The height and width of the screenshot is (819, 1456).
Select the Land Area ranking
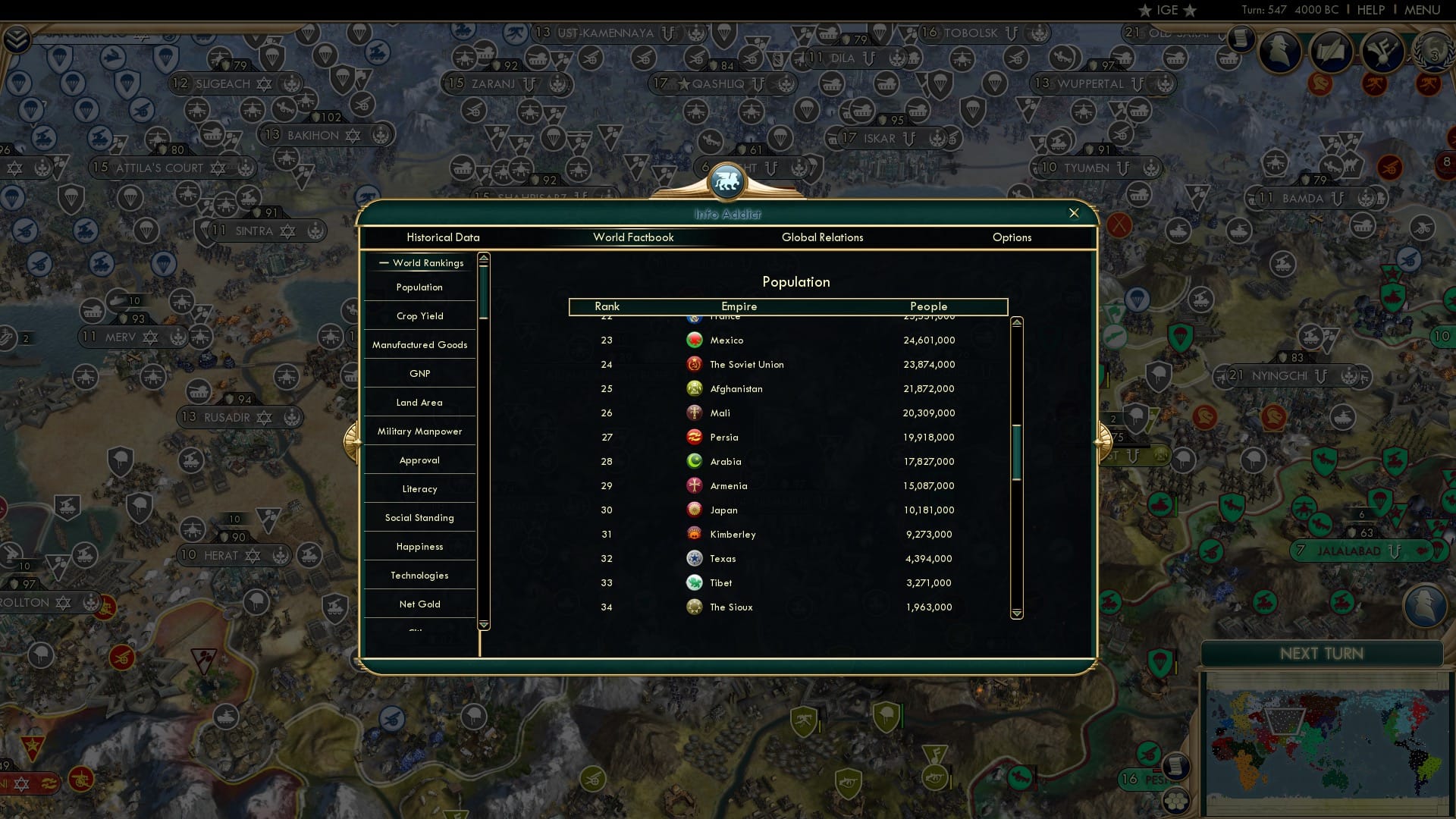click(x=419, y=402)
